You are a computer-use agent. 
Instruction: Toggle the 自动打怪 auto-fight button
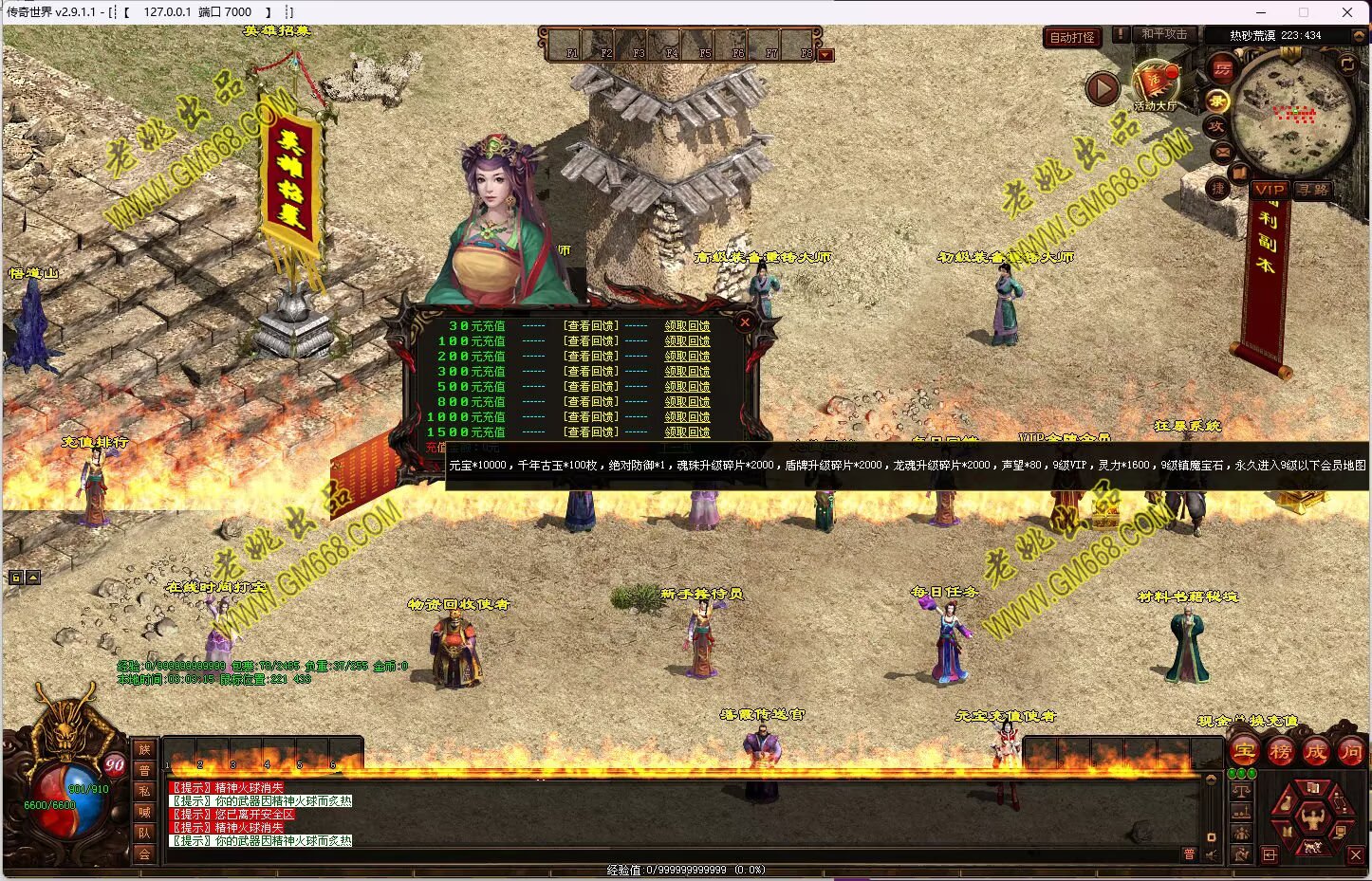click(x=1072, y=37)
